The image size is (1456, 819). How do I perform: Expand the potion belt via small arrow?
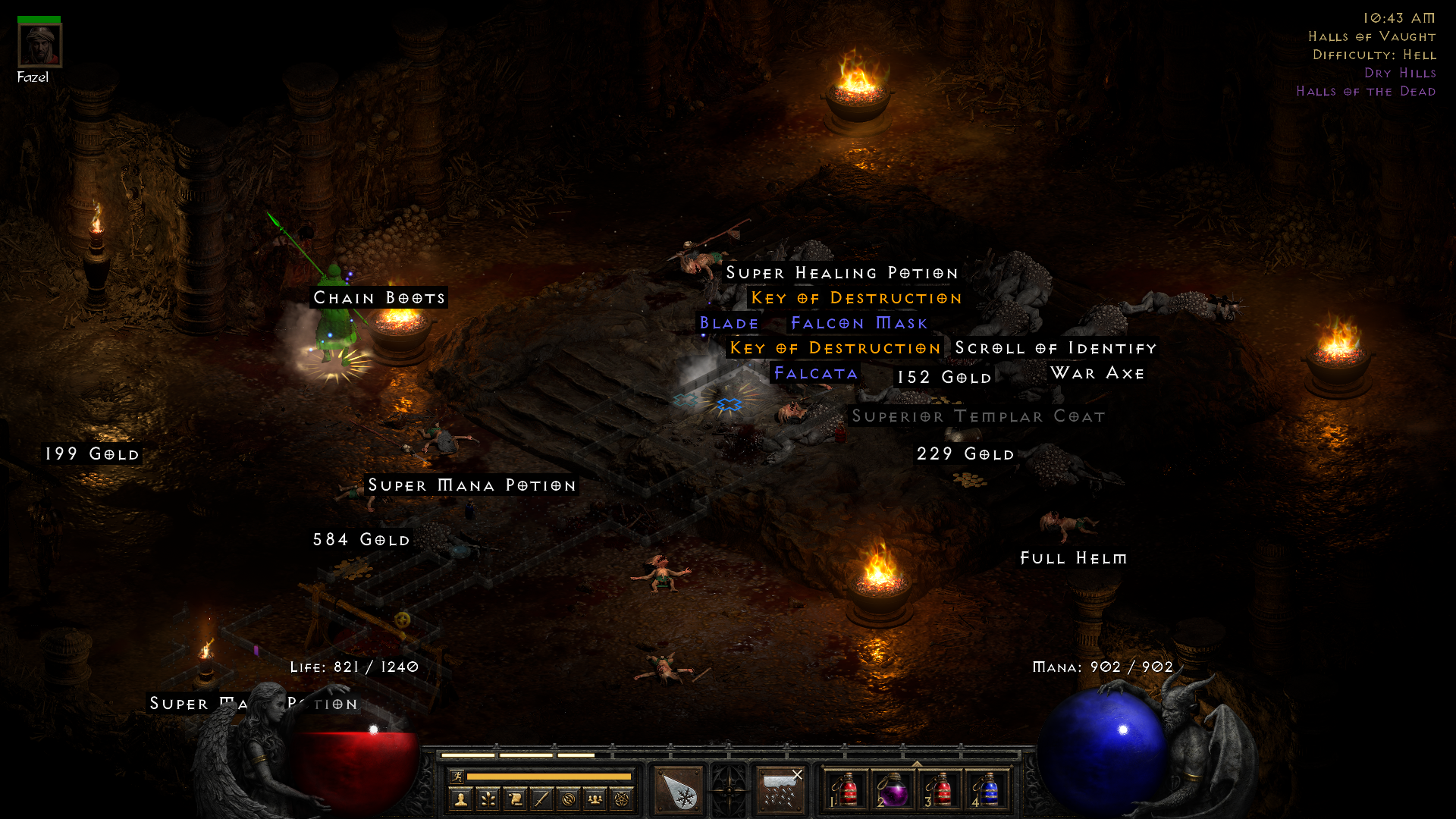[916, 762]
